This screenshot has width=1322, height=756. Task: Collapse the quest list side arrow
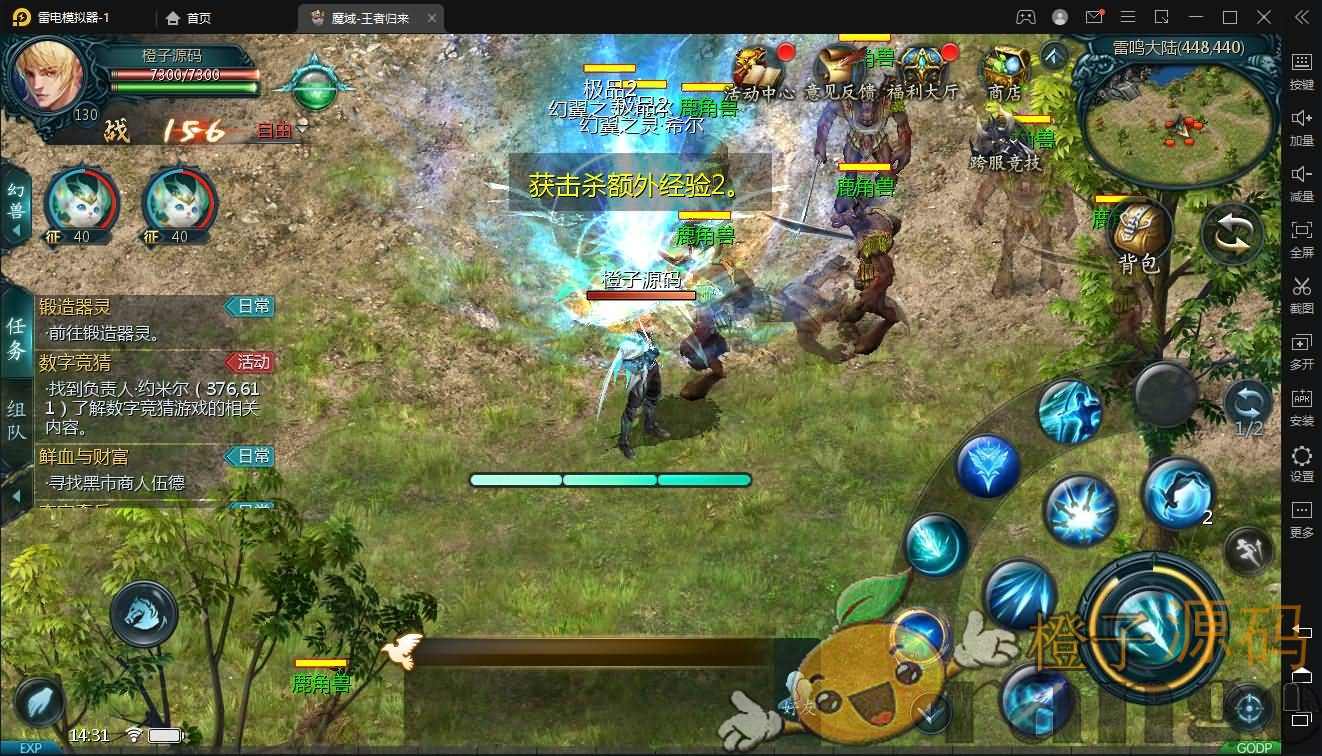pyautogui.click(x=17, y=496)
